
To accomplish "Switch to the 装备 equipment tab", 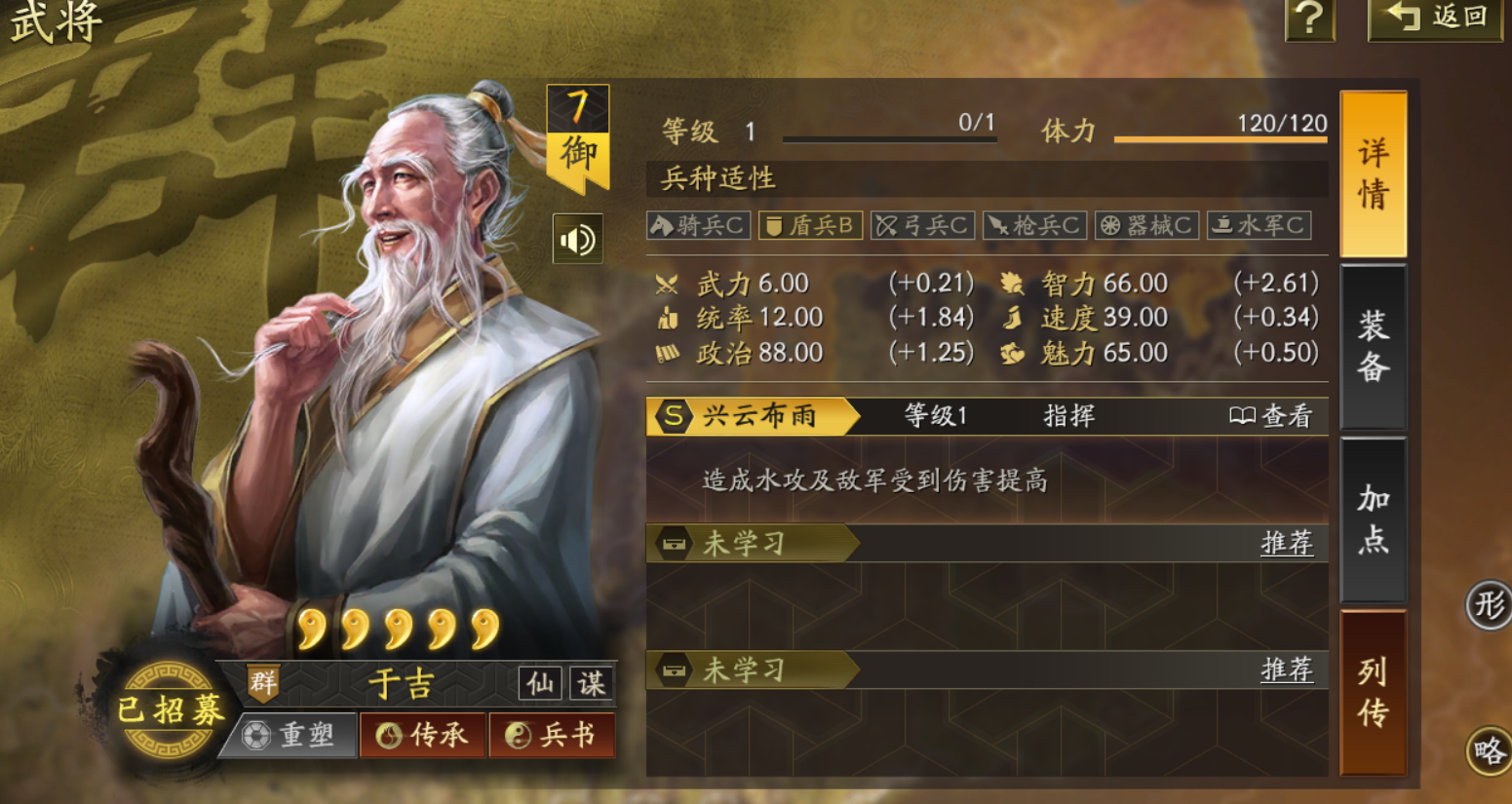I will 1373,348.
